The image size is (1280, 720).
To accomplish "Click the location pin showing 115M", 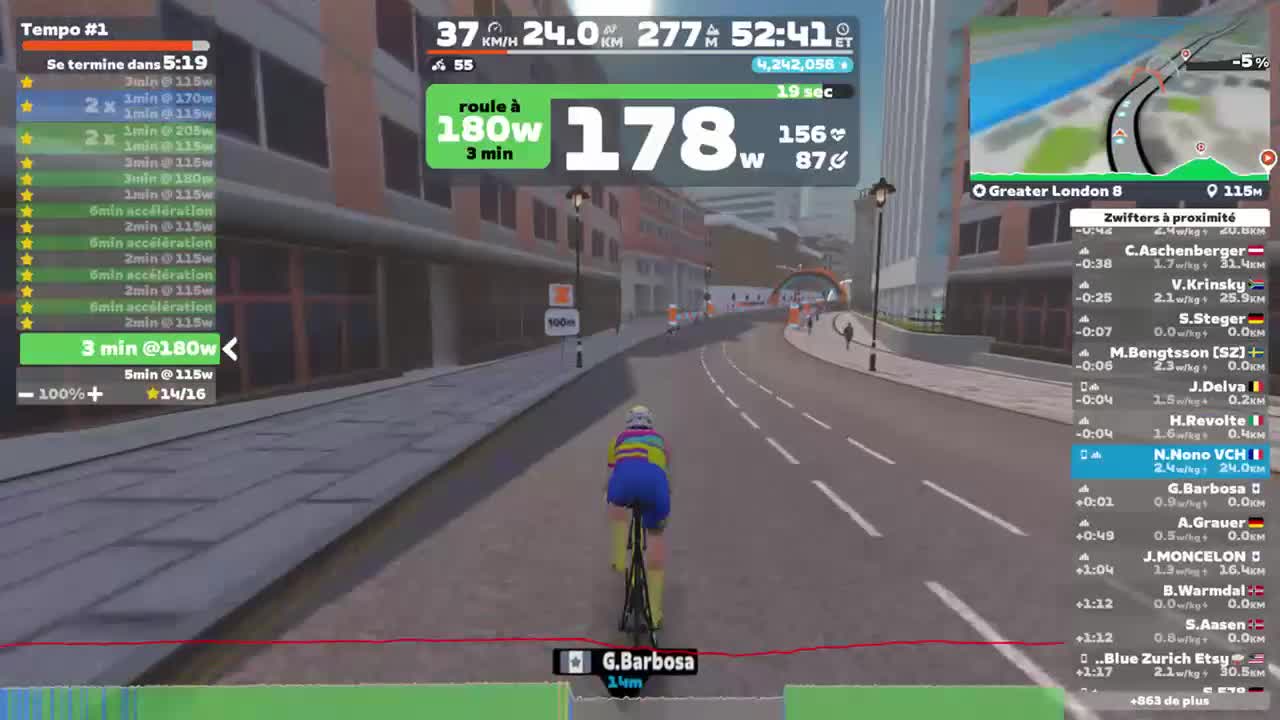I will (x=1212, y=190).
